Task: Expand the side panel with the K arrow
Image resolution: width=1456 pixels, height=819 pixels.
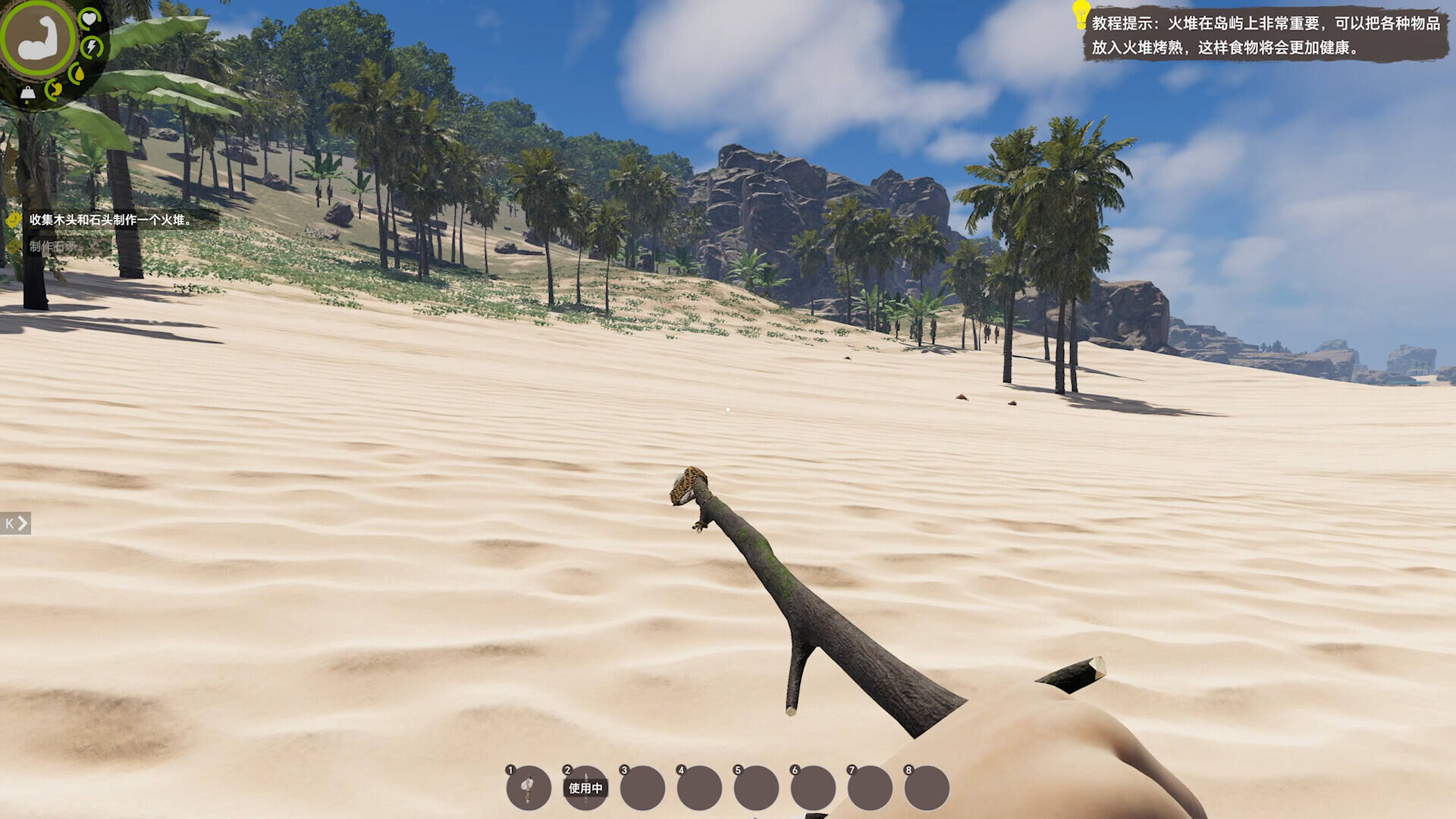Action: pyautogui.click(x=15, y=523)
